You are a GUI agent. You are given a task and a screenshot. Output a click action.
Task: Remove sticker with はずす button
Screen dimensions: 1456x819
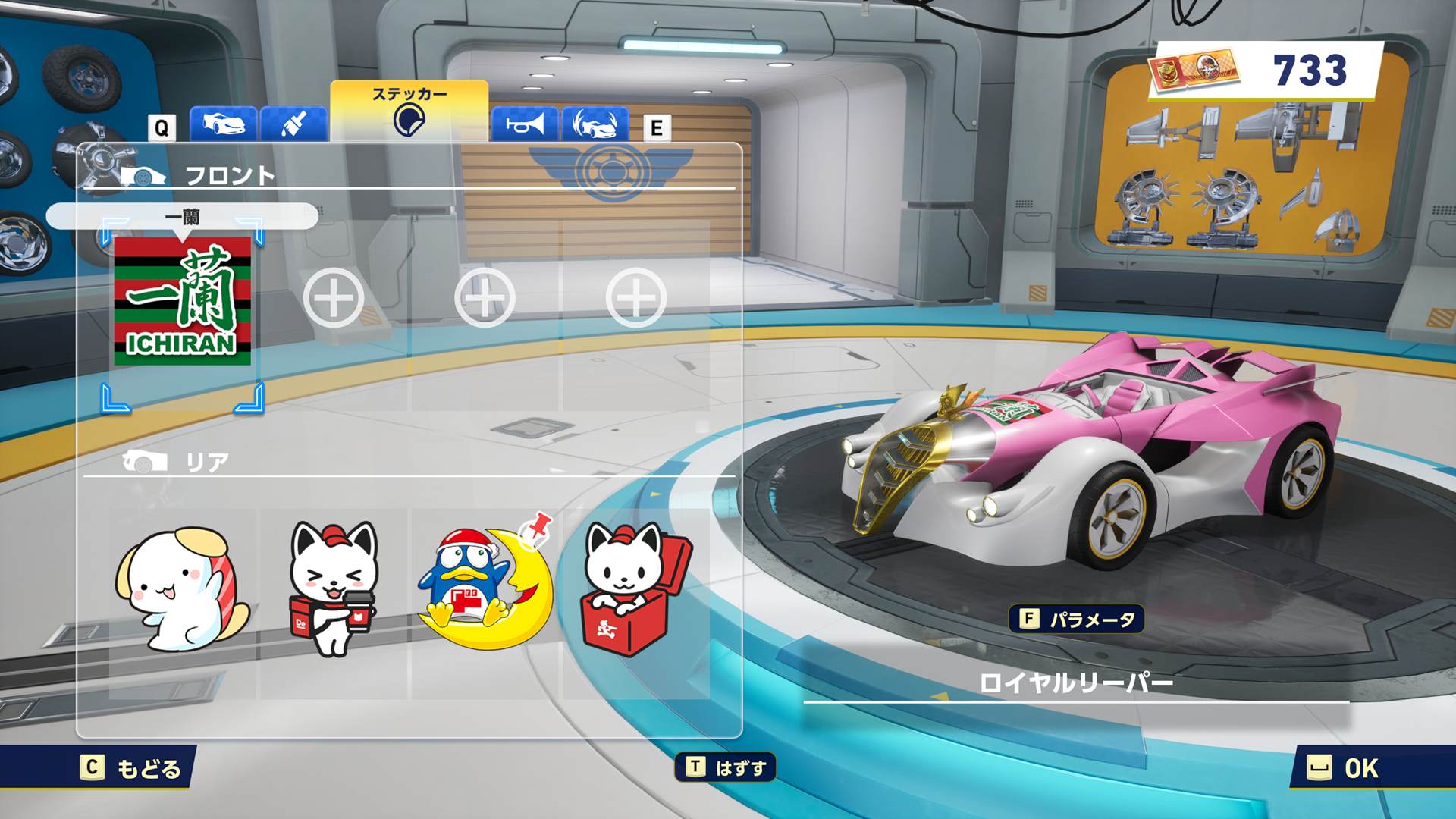point(726,768)
